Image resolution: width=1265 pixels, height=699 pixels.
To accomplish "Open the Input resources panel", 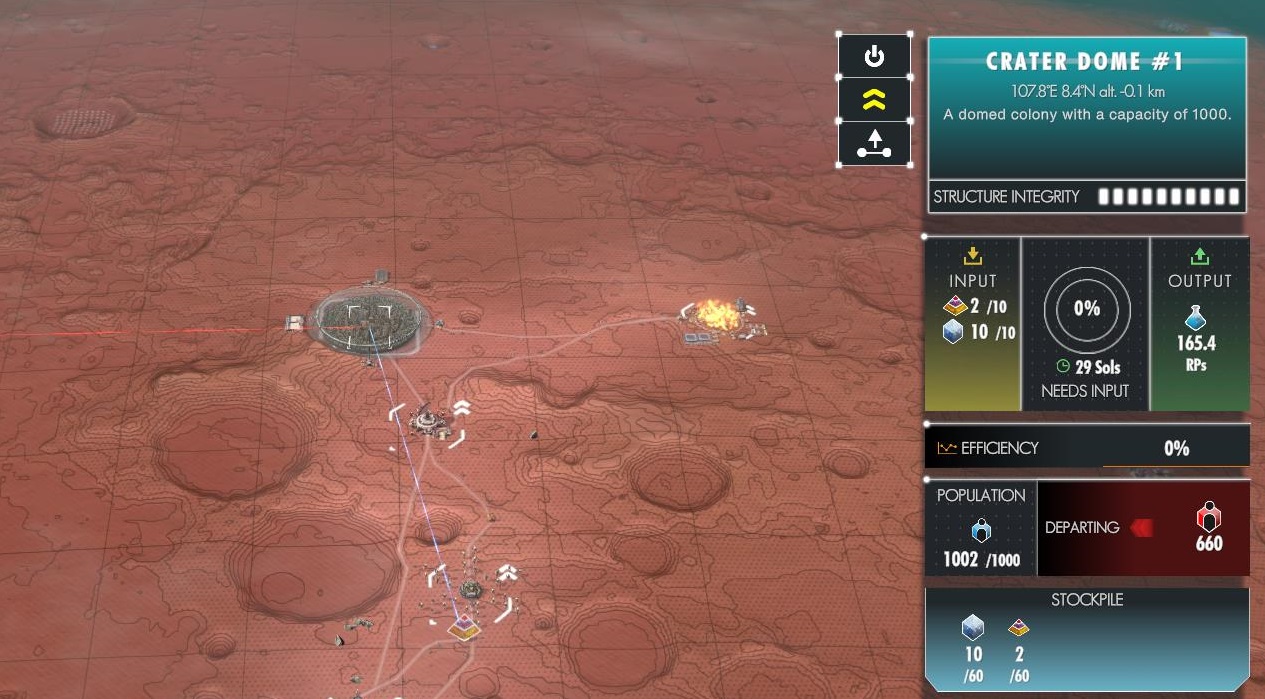I will [973, 324].
